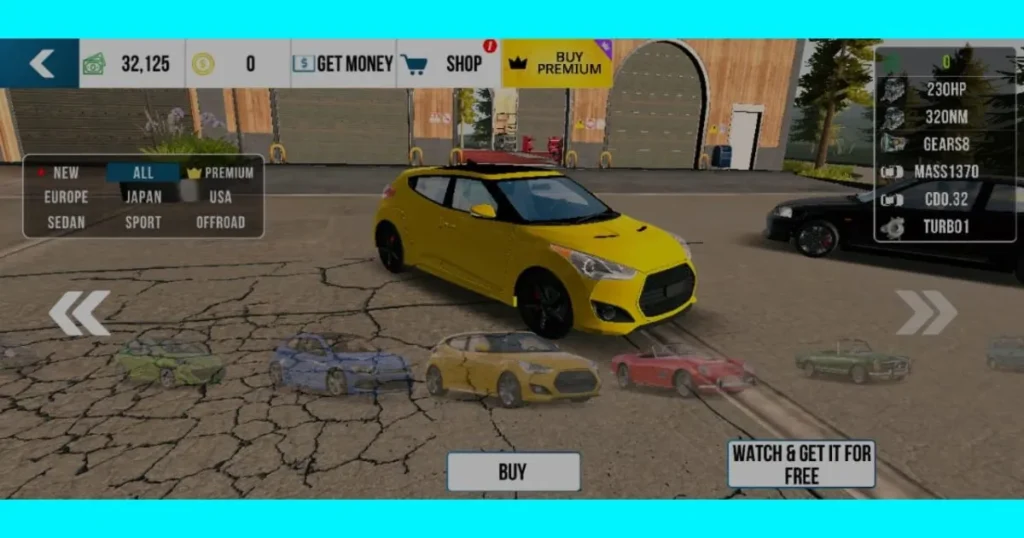1024x538 pixels.
Task: Show only Japan cars
Action: (x=143, y=197)
